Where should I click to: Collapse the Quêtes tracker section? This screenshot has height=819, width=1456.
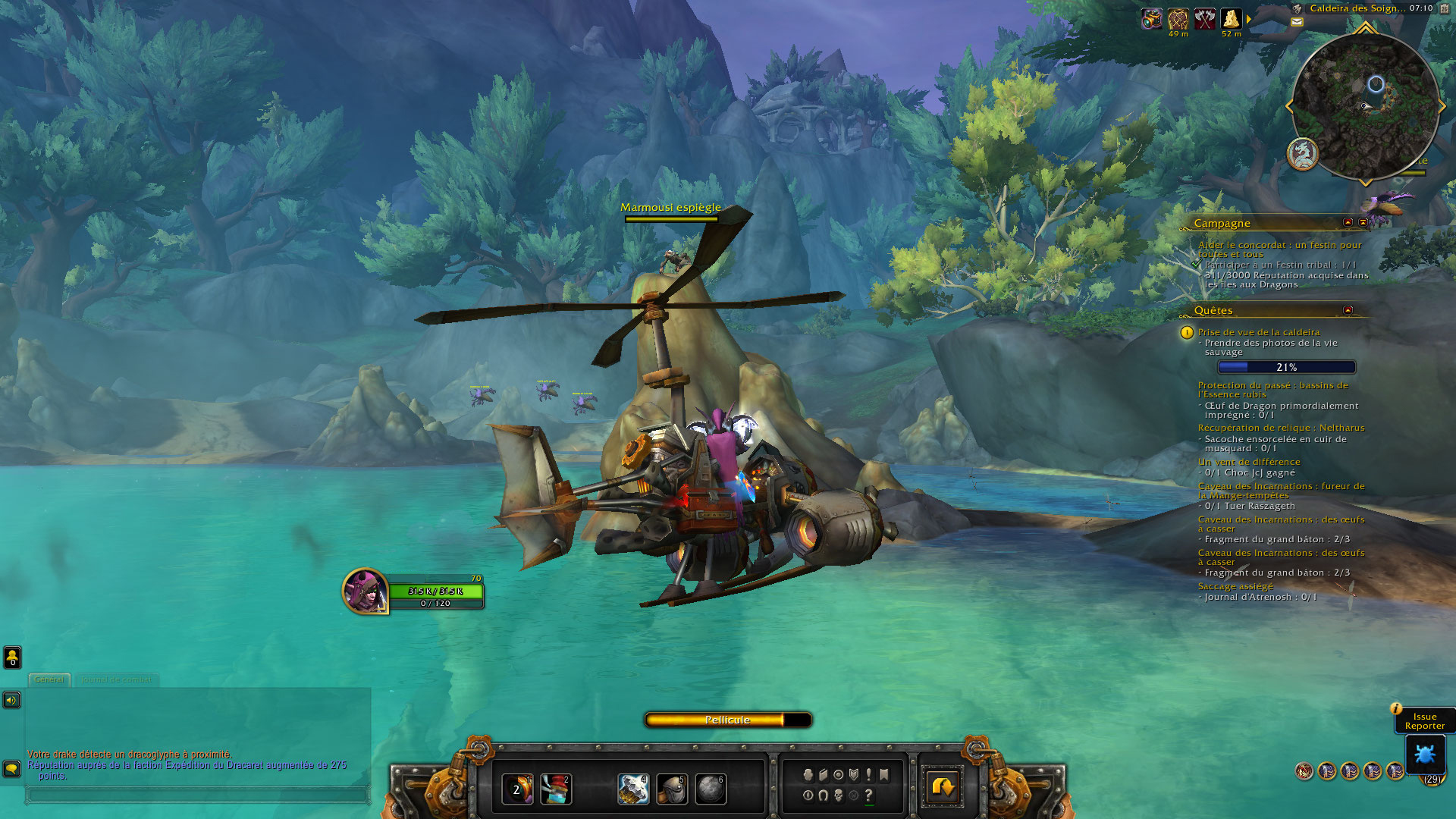(1348, 309)
